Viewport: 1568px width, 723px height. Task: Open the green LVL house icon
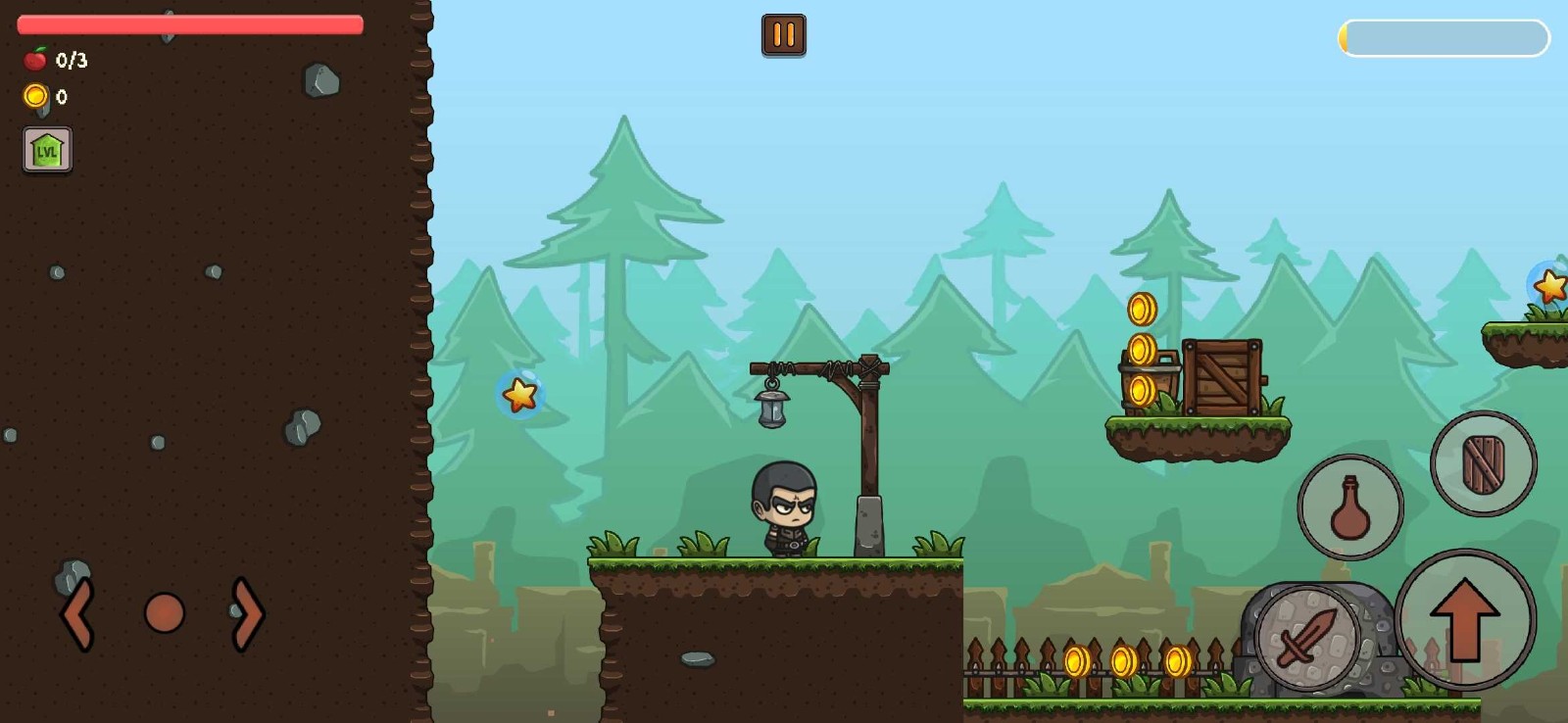(47, 150)
